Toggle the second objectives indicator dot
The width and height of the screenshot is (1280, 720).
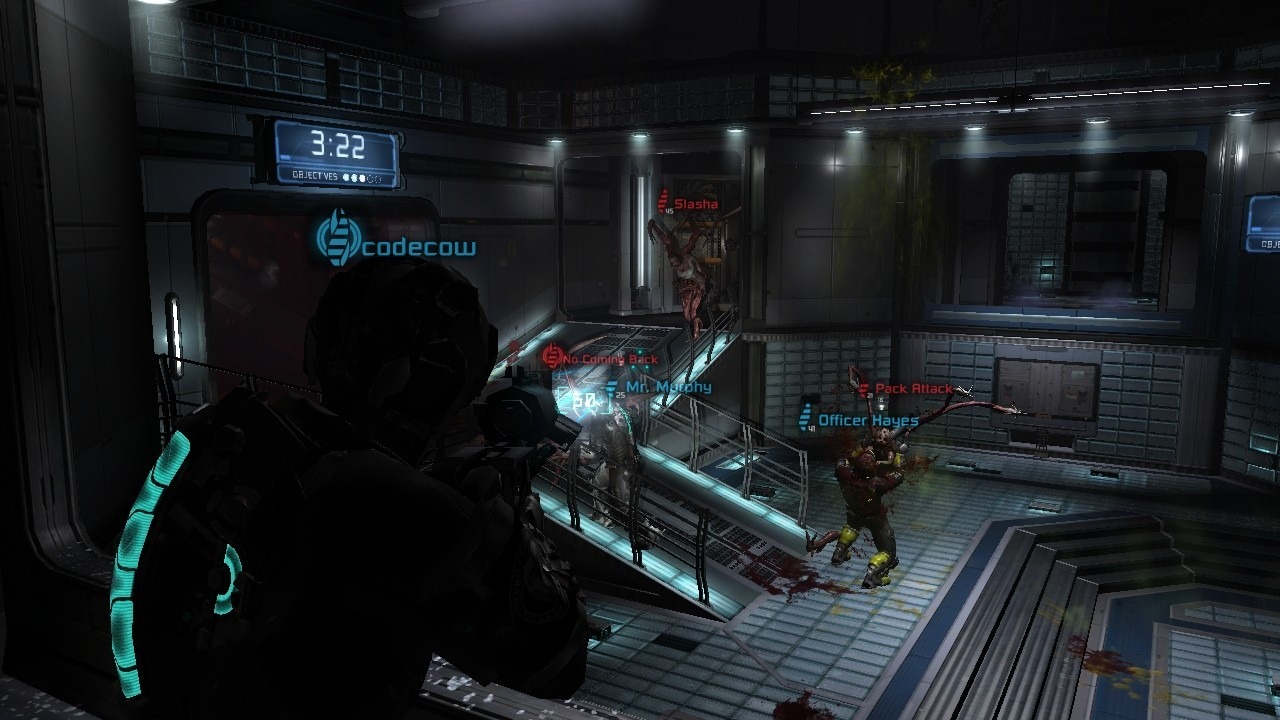pyautogui.click(x=354, y=178)
